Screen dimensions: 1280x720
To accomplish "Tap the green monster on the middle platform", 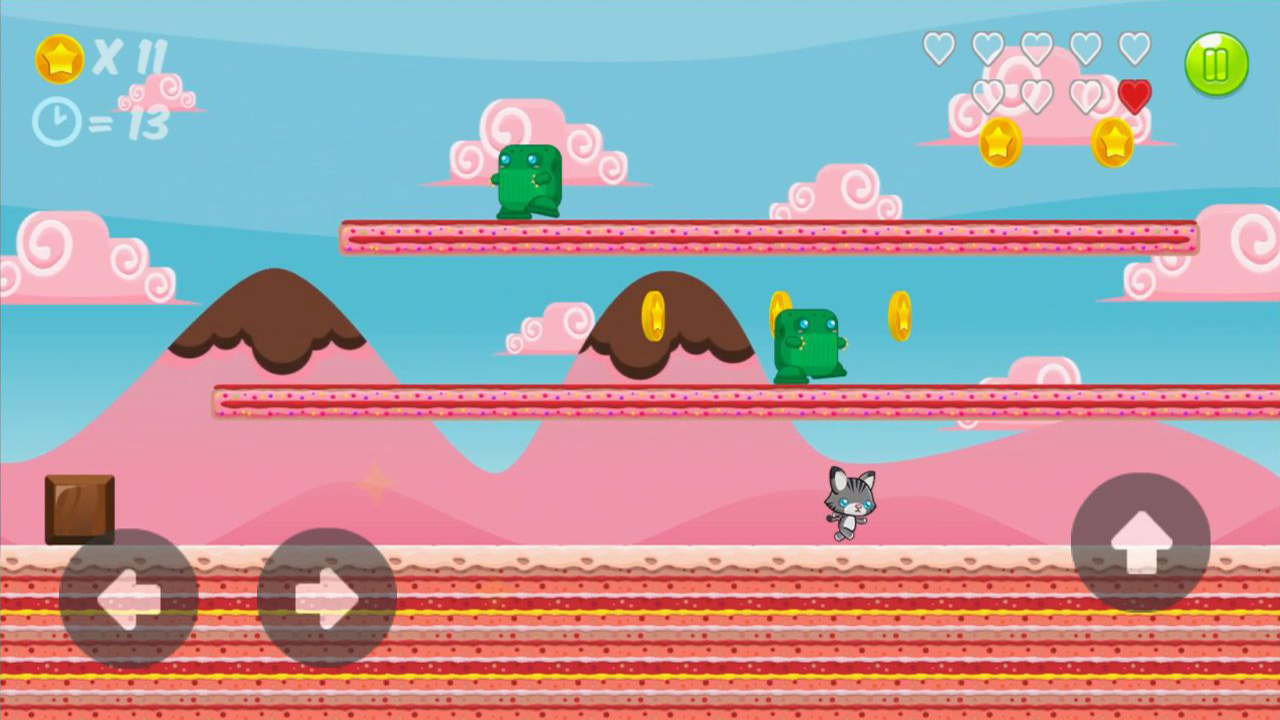I will pyautogui.click(x=812, y=343).
